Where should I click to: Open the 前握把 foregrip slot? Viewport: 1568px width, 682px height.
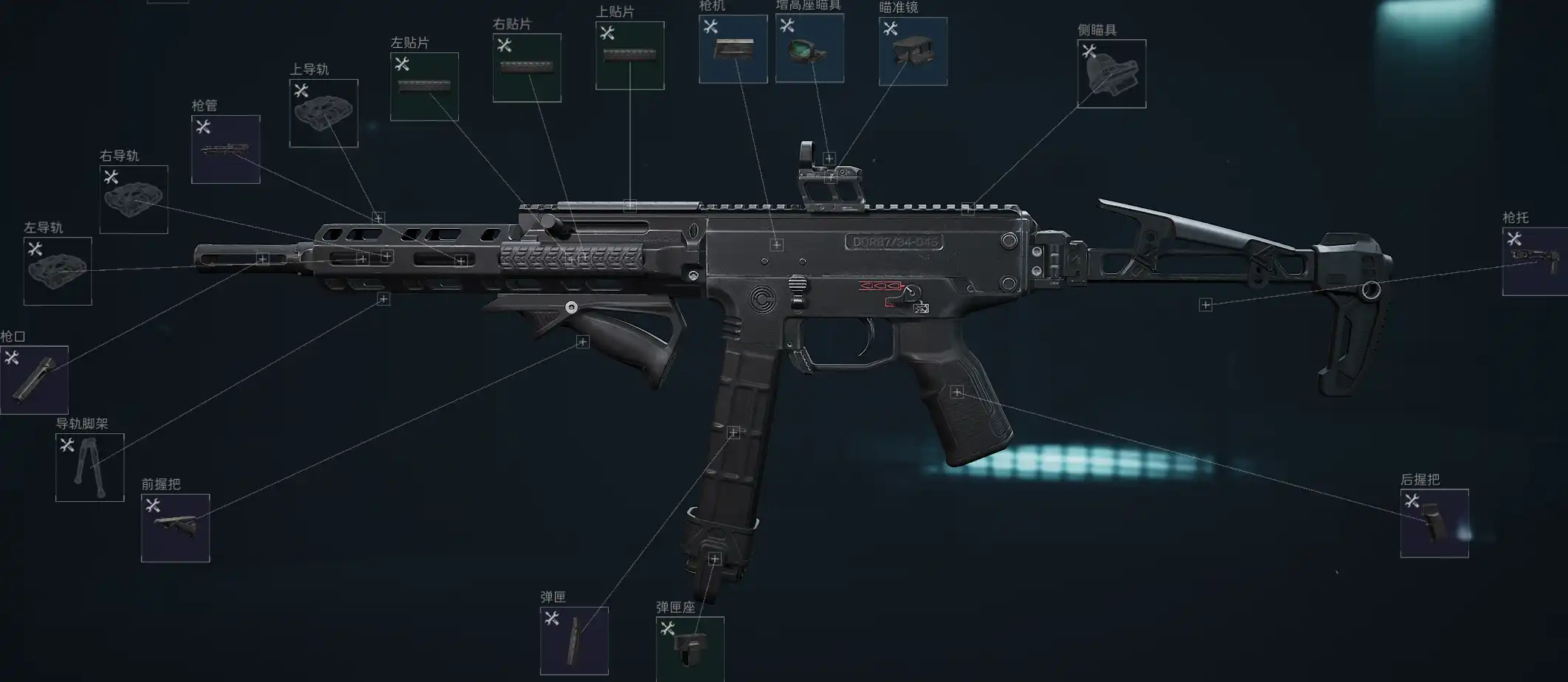coord(176,528)
